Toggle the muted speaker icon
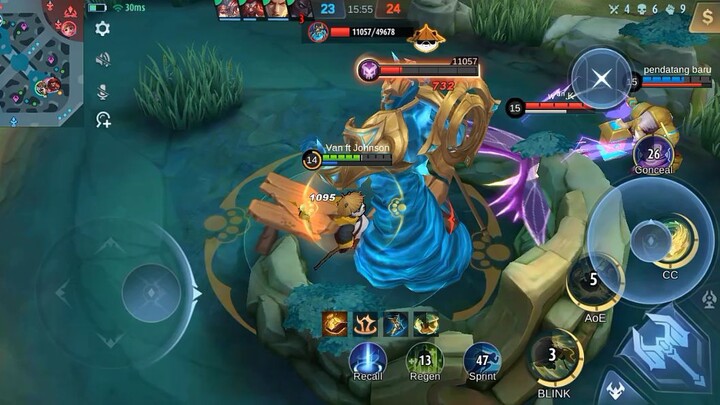720x405 pixels. tap(102, 60)
